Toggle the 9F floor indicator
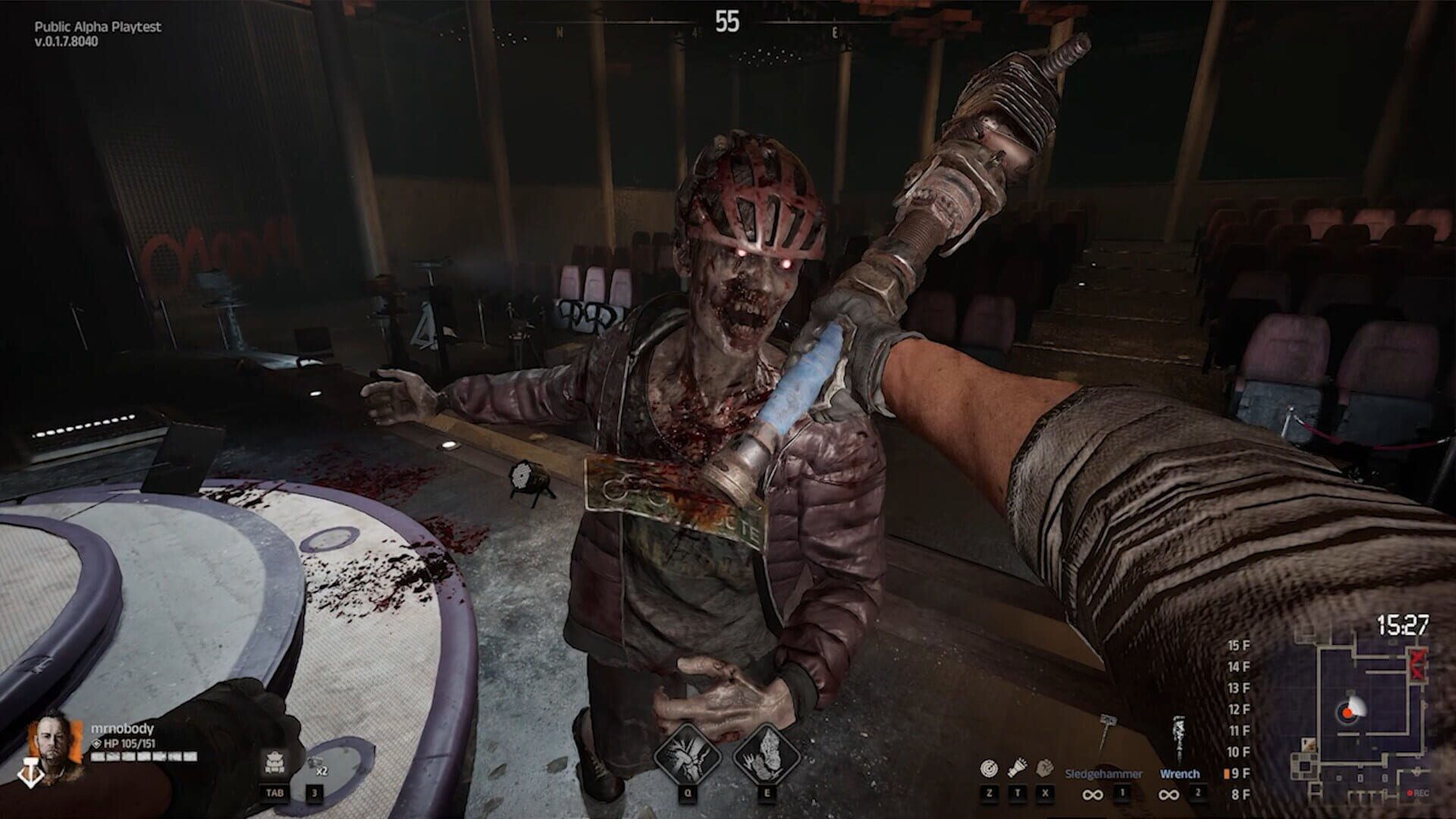1456x819 pixels. point(1241,773)
